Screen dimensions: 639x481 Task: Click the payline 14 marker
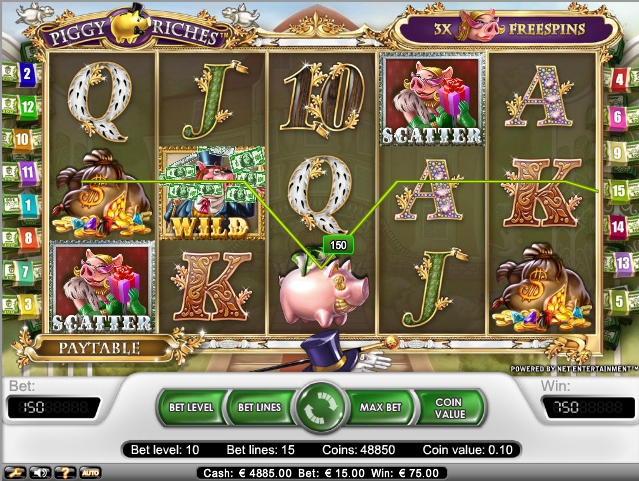click(x=618, y=226)
